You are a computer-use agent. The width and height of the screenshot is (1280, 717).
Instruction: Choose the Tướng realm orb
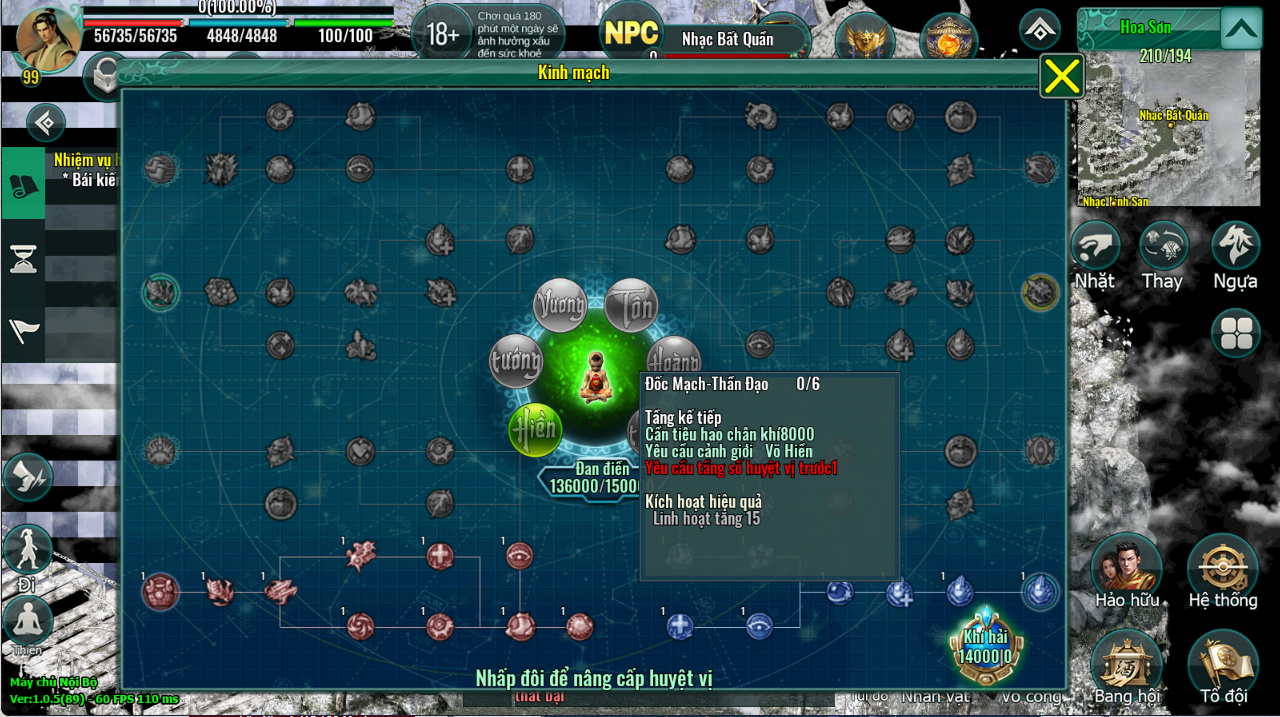(516, 362)
